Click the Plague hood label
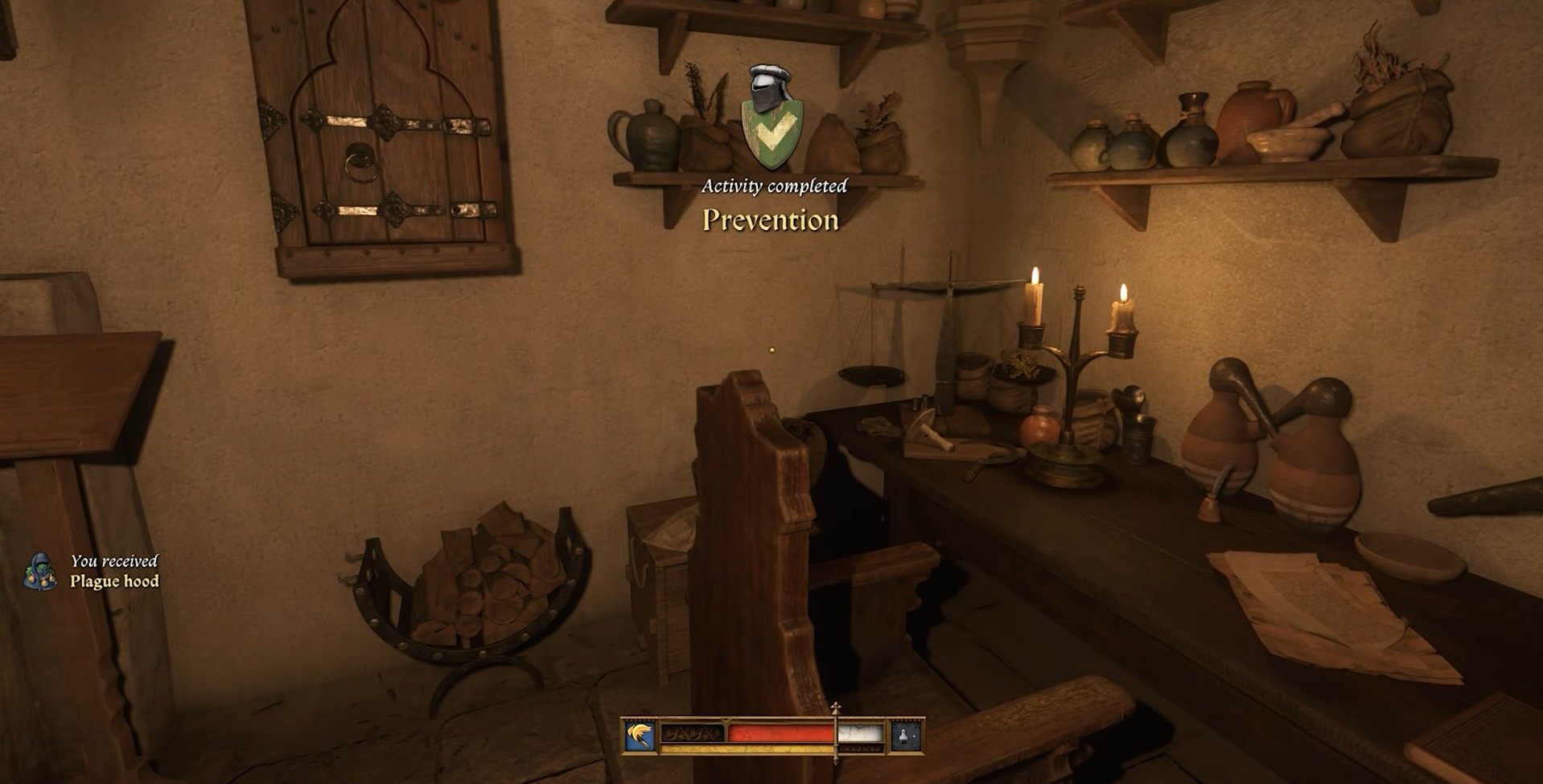The width and height of the screenshot is (1543, 784). 117,581
